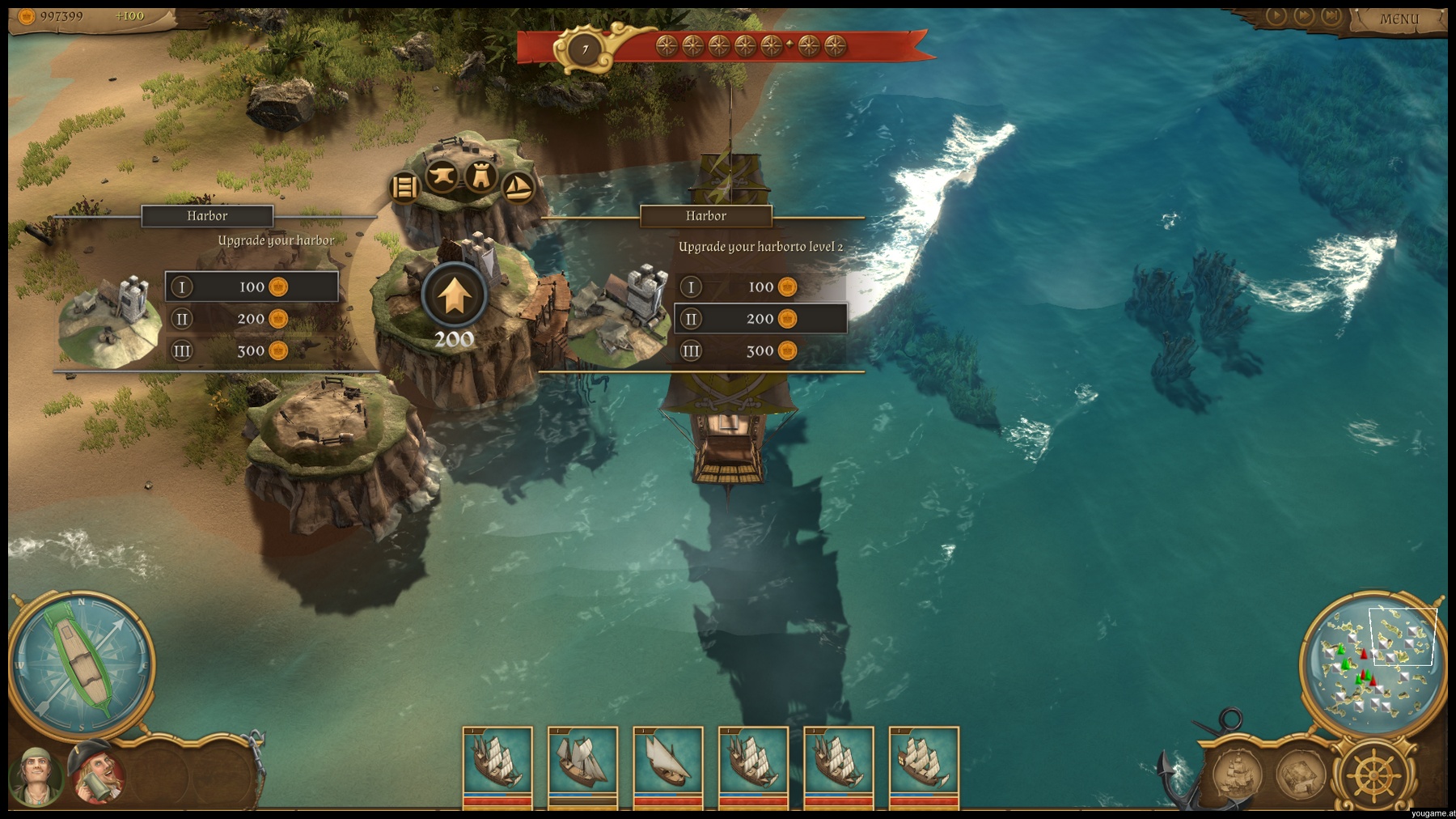Screen dimensions: 1456x819
Task: Select the list icon above the island
Action: (404, 187)
